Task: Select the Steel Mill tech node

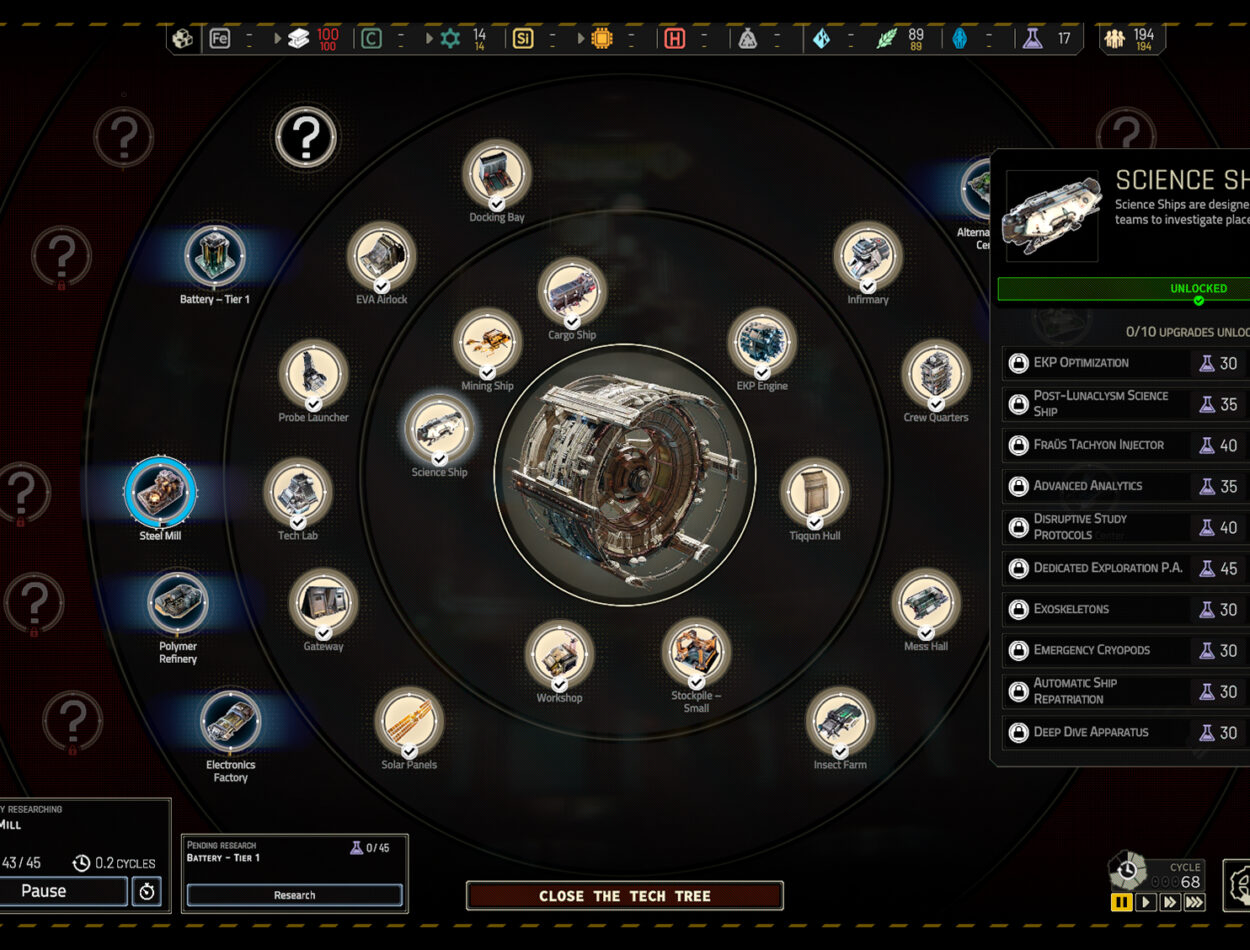Action: (160, 492)
